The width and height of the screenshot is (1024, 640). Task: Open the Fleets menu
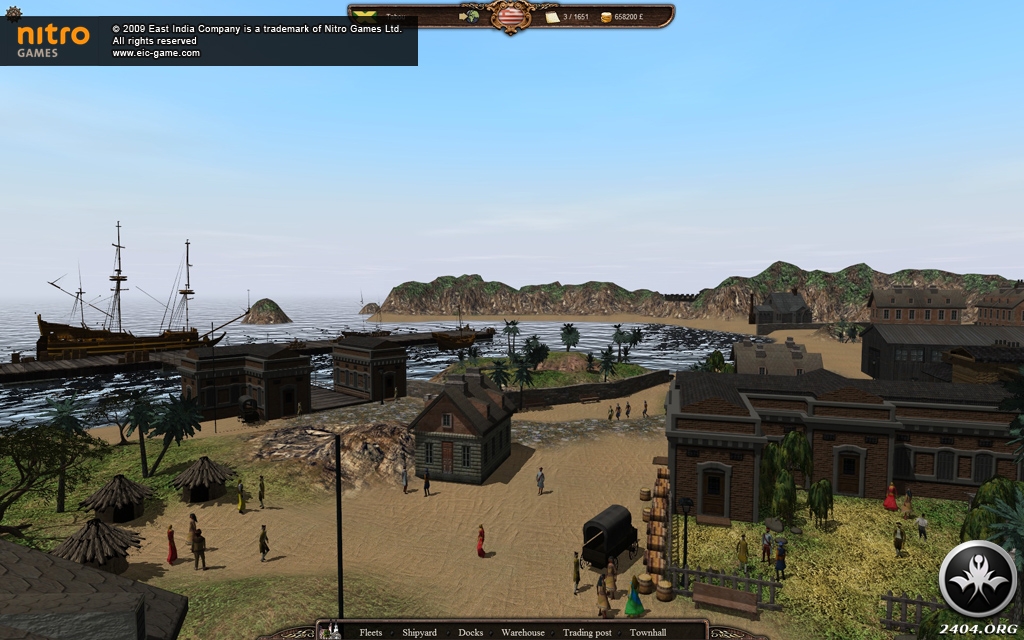[371, 632]
